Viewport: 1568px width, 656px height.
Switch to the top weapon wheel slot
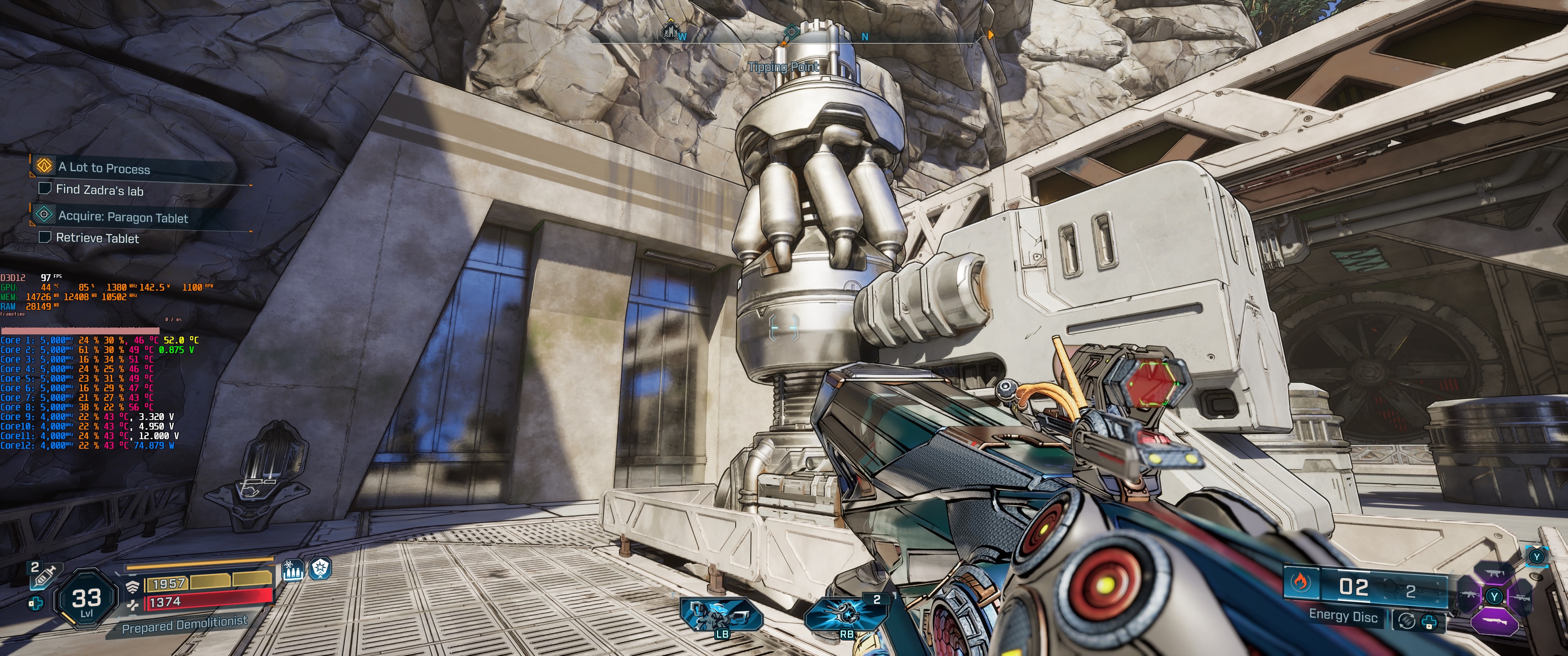tap(1494, 574)
